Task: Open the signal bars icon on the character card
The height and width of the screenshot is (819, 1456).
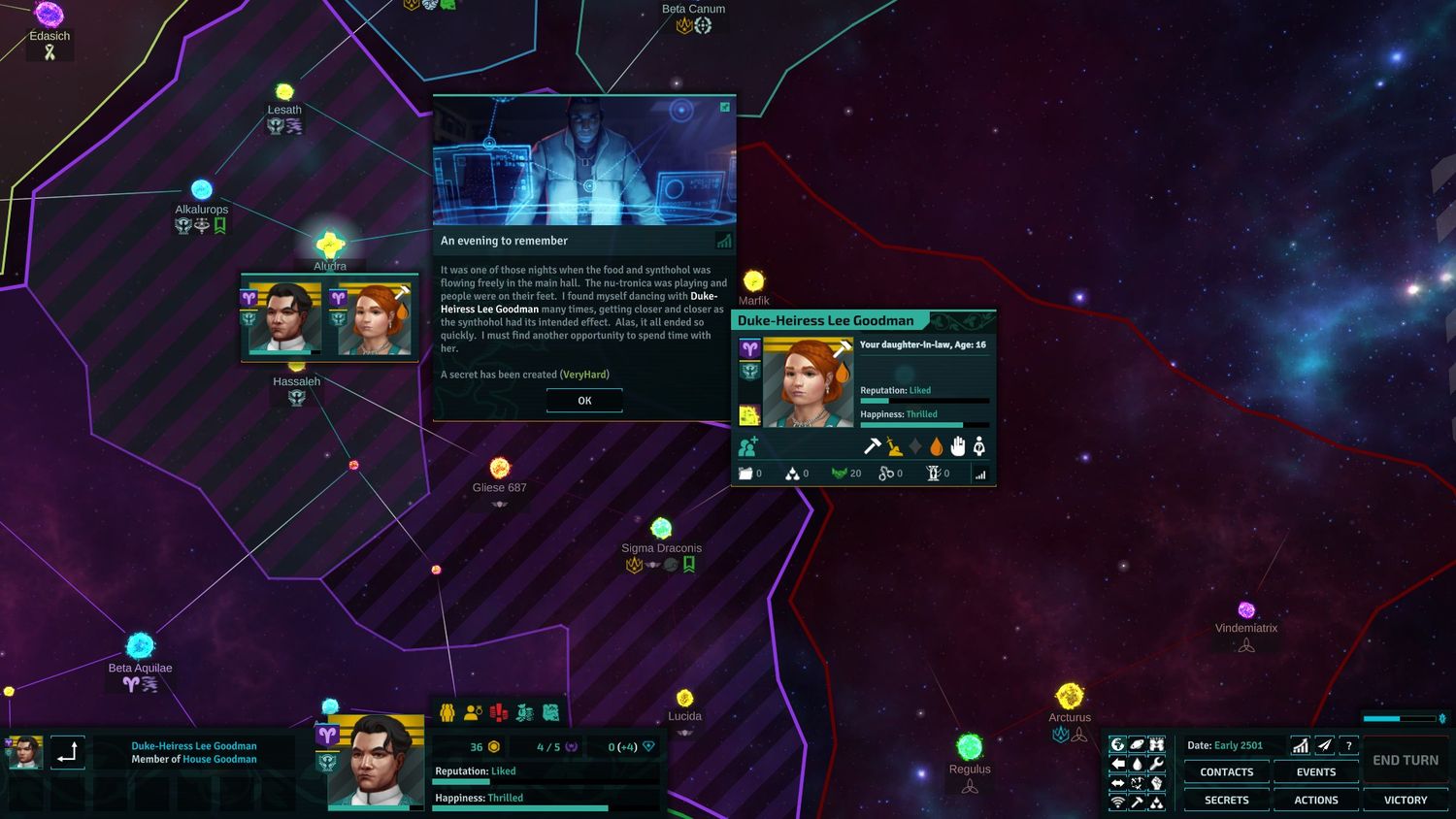Action: pos(980,474)
